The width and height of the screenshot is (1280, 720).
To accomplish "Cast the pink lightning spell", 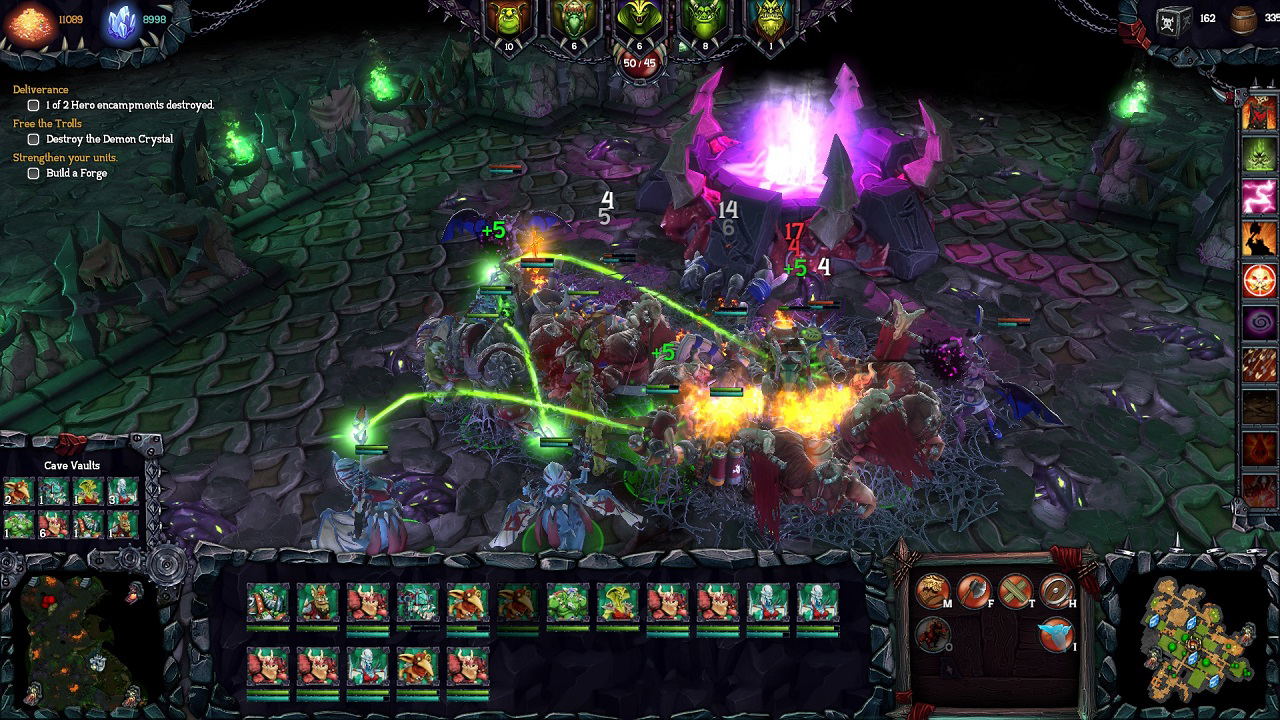I will [1259, 196].
